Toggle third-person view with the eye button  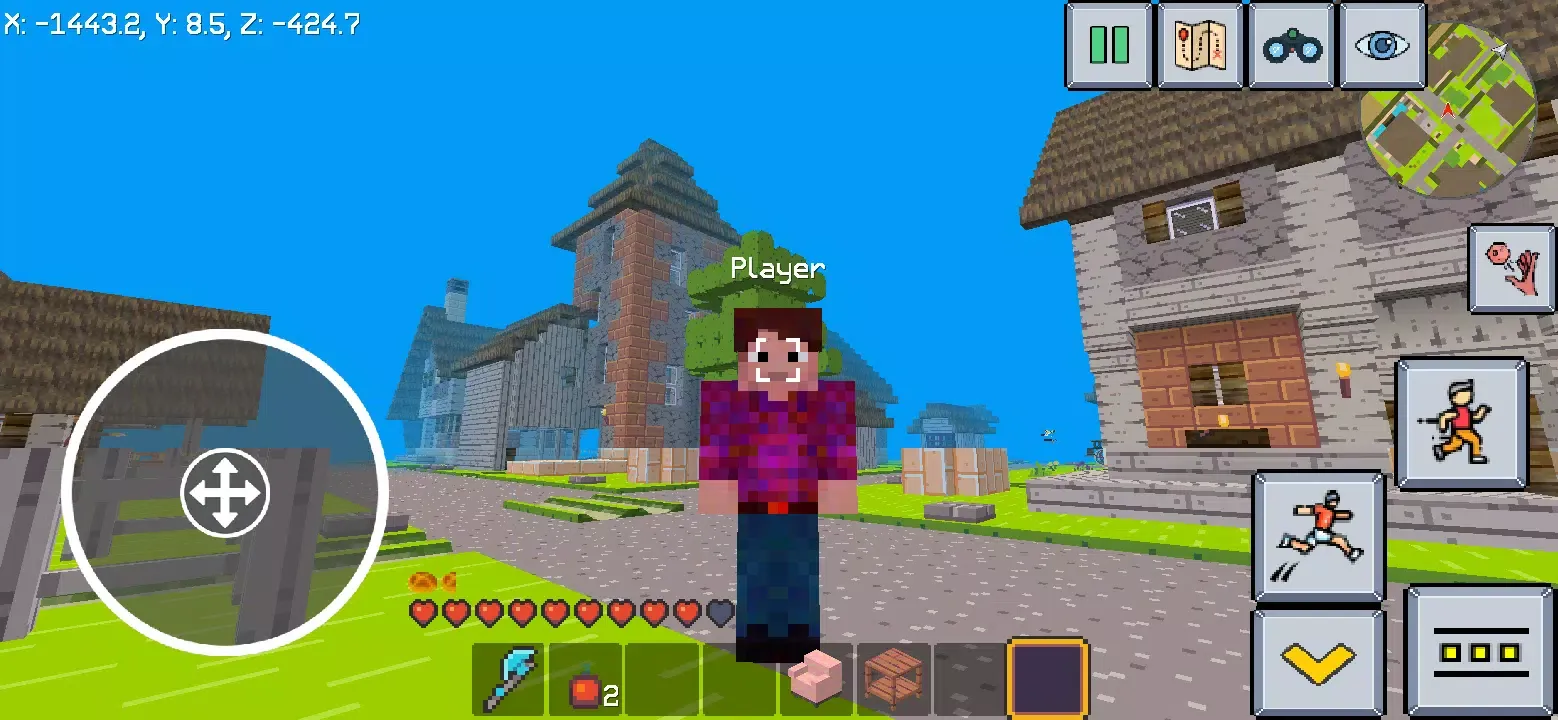click(x=1380, y=44)
